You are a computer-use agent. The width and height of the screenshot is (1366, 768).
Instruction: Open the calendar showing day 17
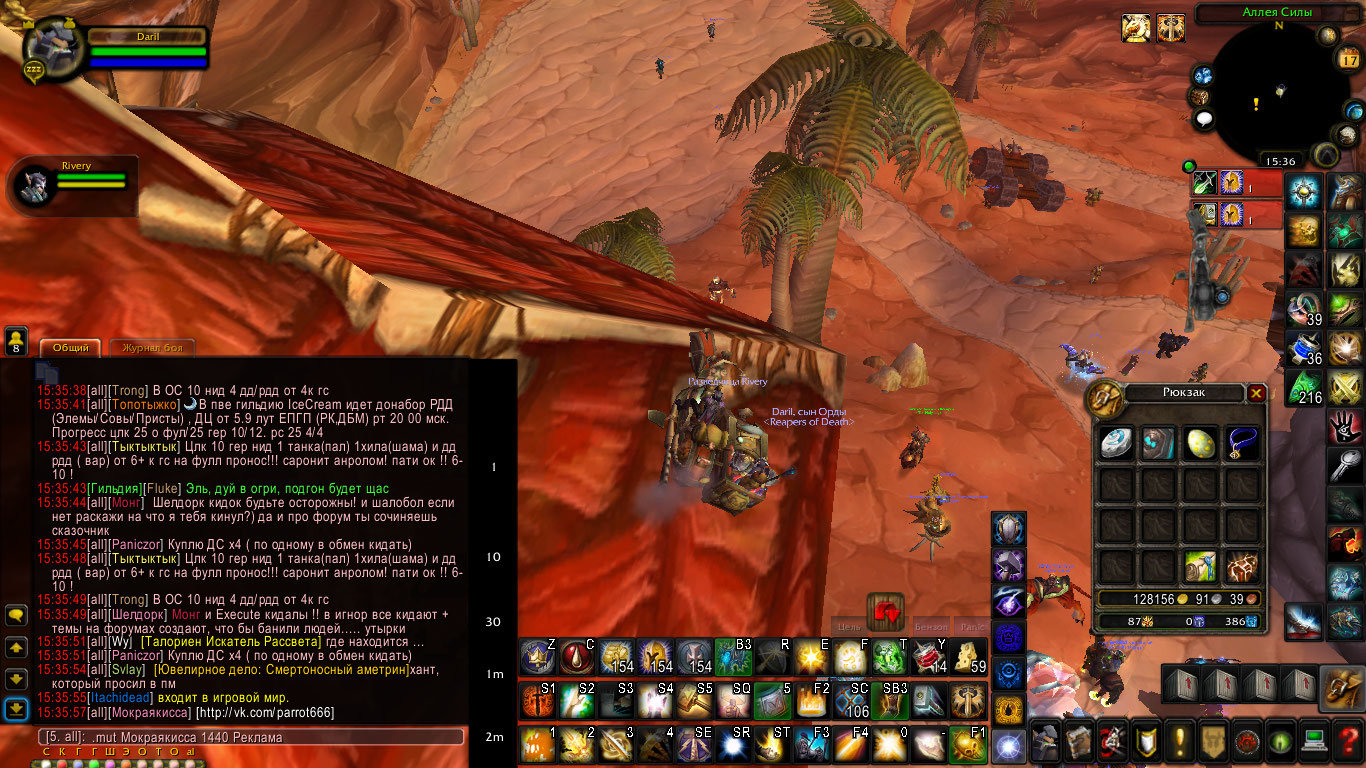point(1349,58)
